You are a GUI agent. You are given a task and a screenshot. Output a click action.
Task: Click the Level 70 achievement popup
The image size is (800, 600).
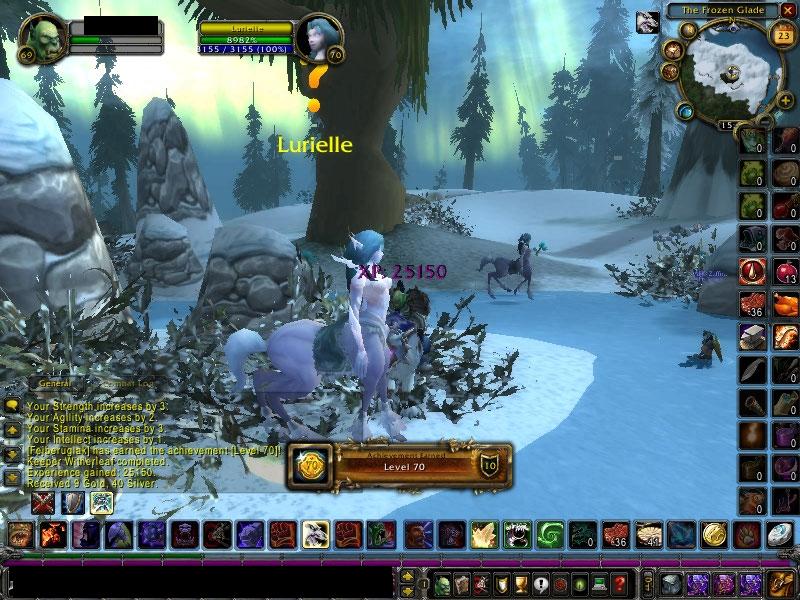(398, 466)
